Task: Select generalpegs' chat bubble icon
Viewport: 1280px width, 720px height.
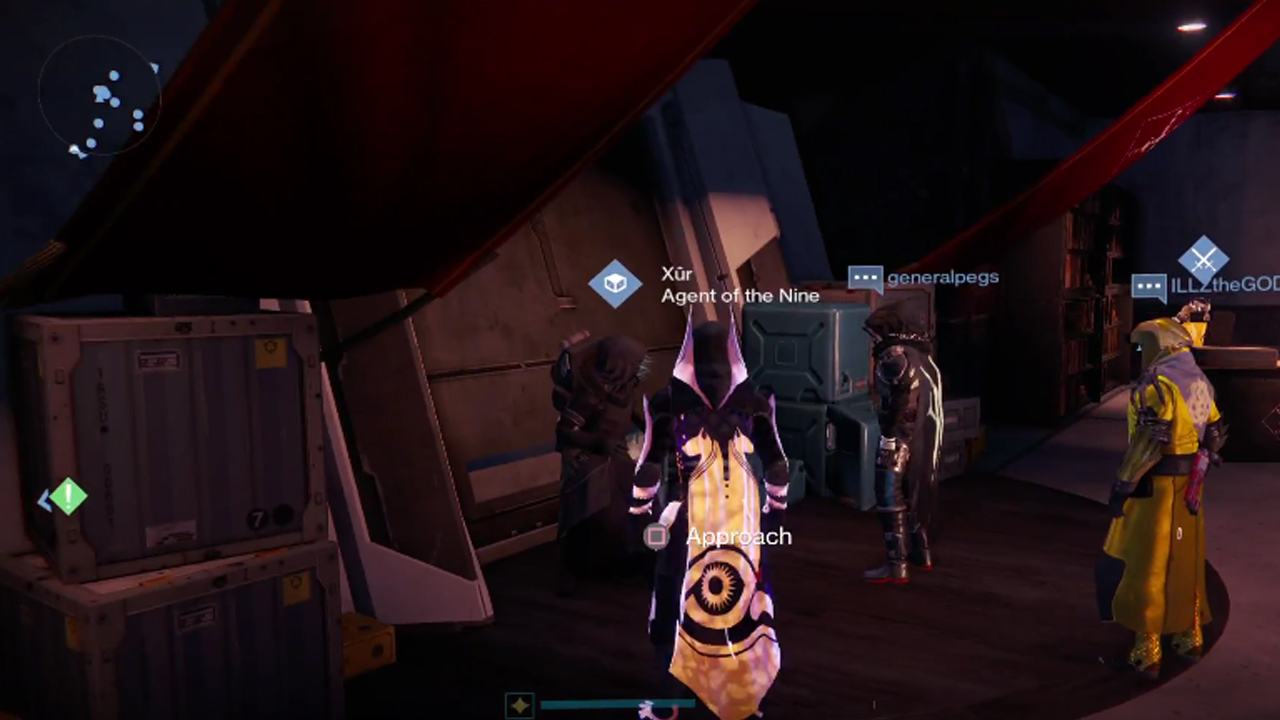Action: click(x=865, y=278)
